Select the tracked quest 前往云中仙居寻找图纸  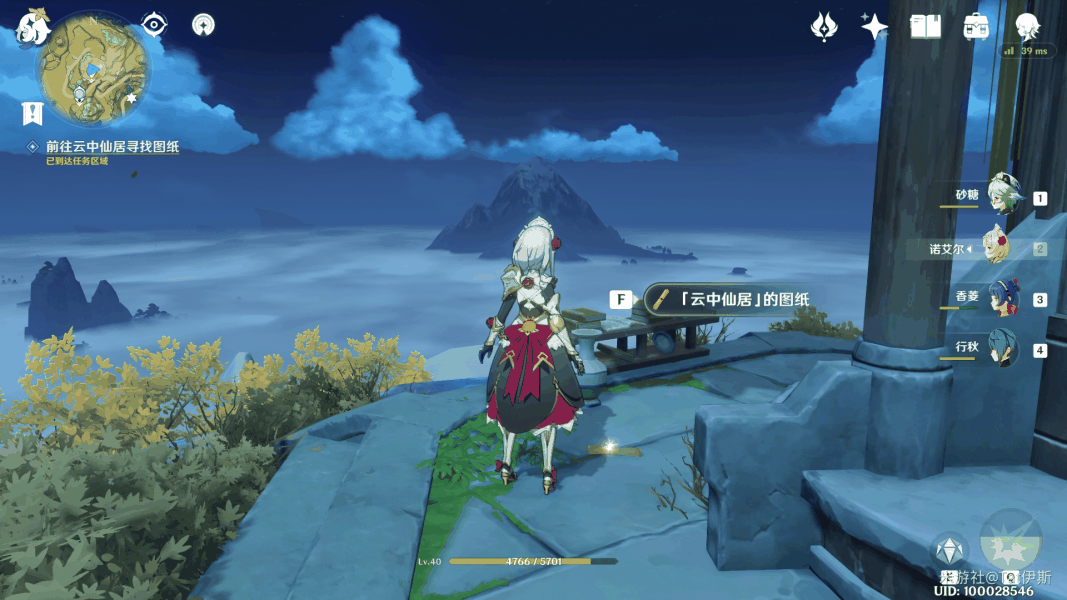pyautogui.click(x=112, y=146)
